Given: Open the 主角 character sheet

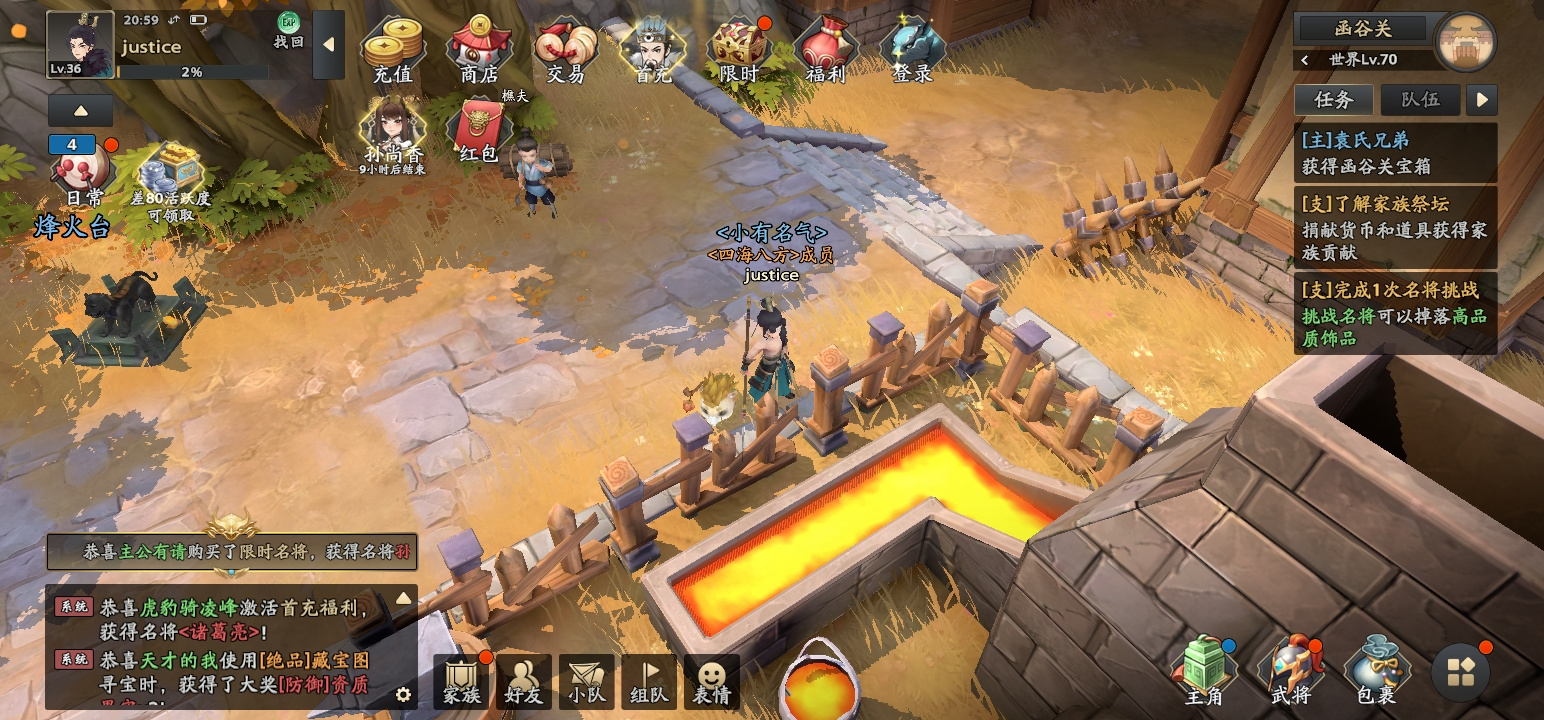Looking at the screenshot, I should 1203,672.
